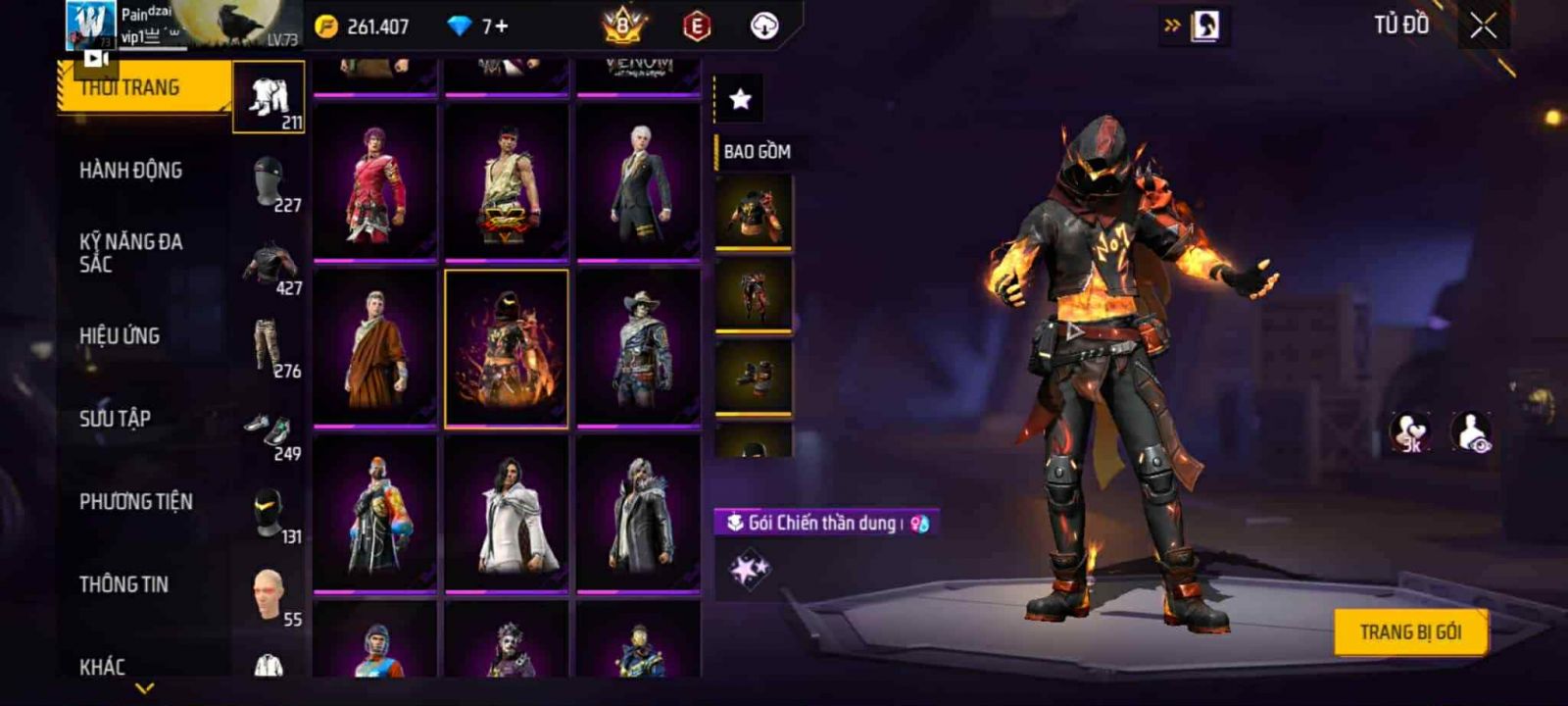Open the star favorites filter
The width and height of the screenshot is (1568, 706).
click(x=741, y=99)
